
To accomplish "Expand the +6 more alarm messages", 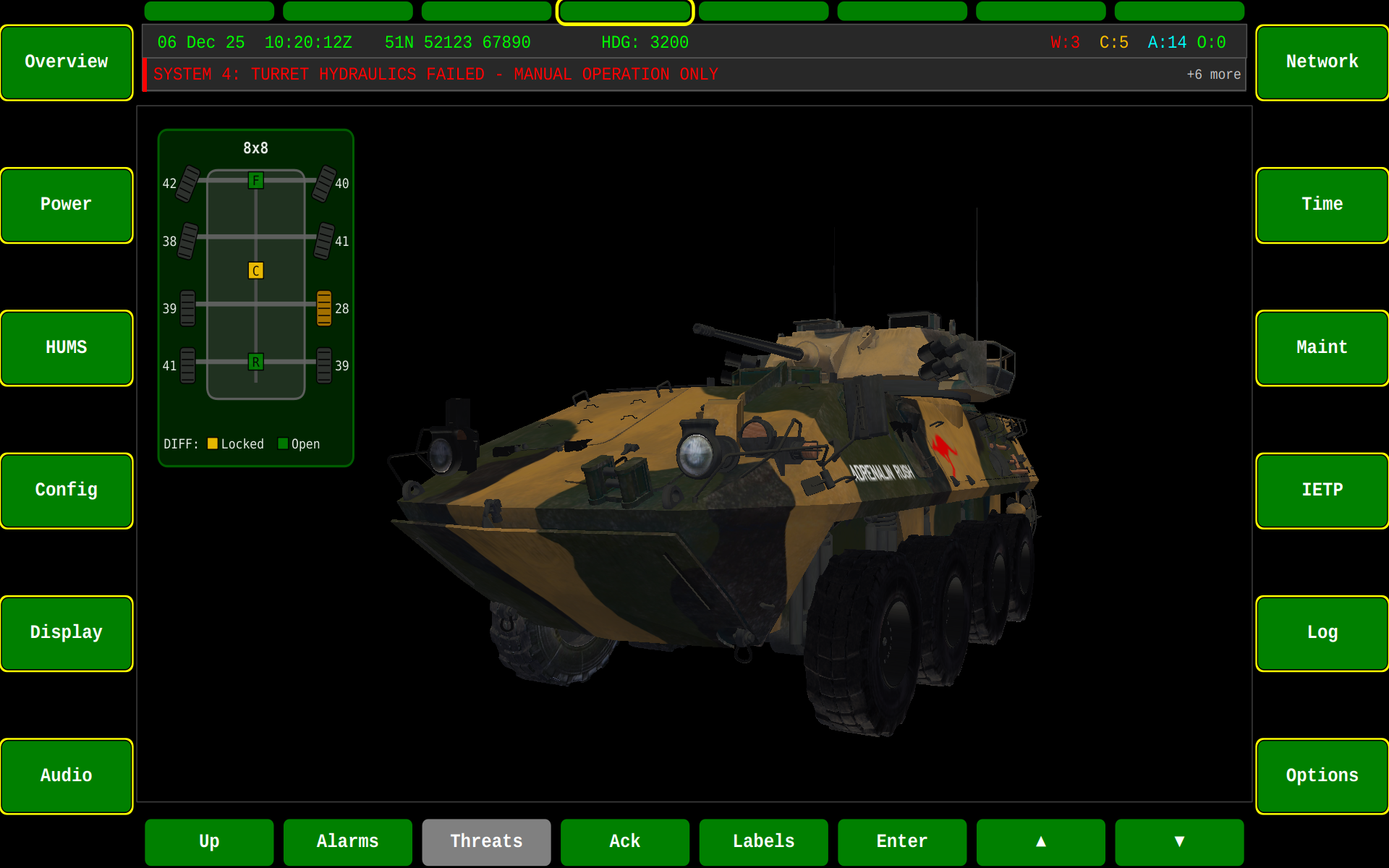I will click(1214, 75).
